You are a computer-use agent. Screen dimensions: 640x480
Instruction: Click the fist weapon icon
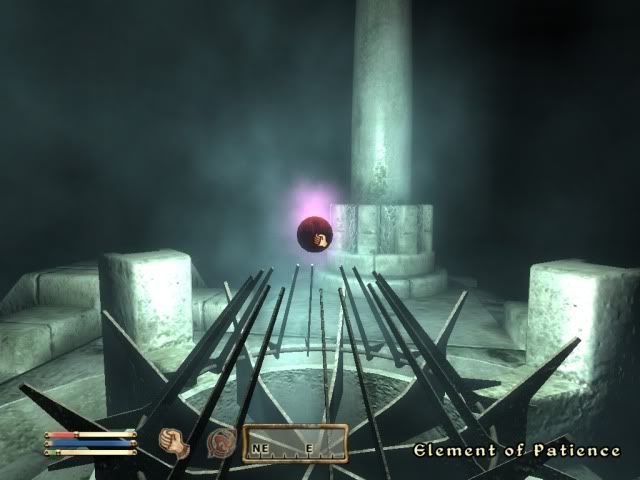point(174,441)
